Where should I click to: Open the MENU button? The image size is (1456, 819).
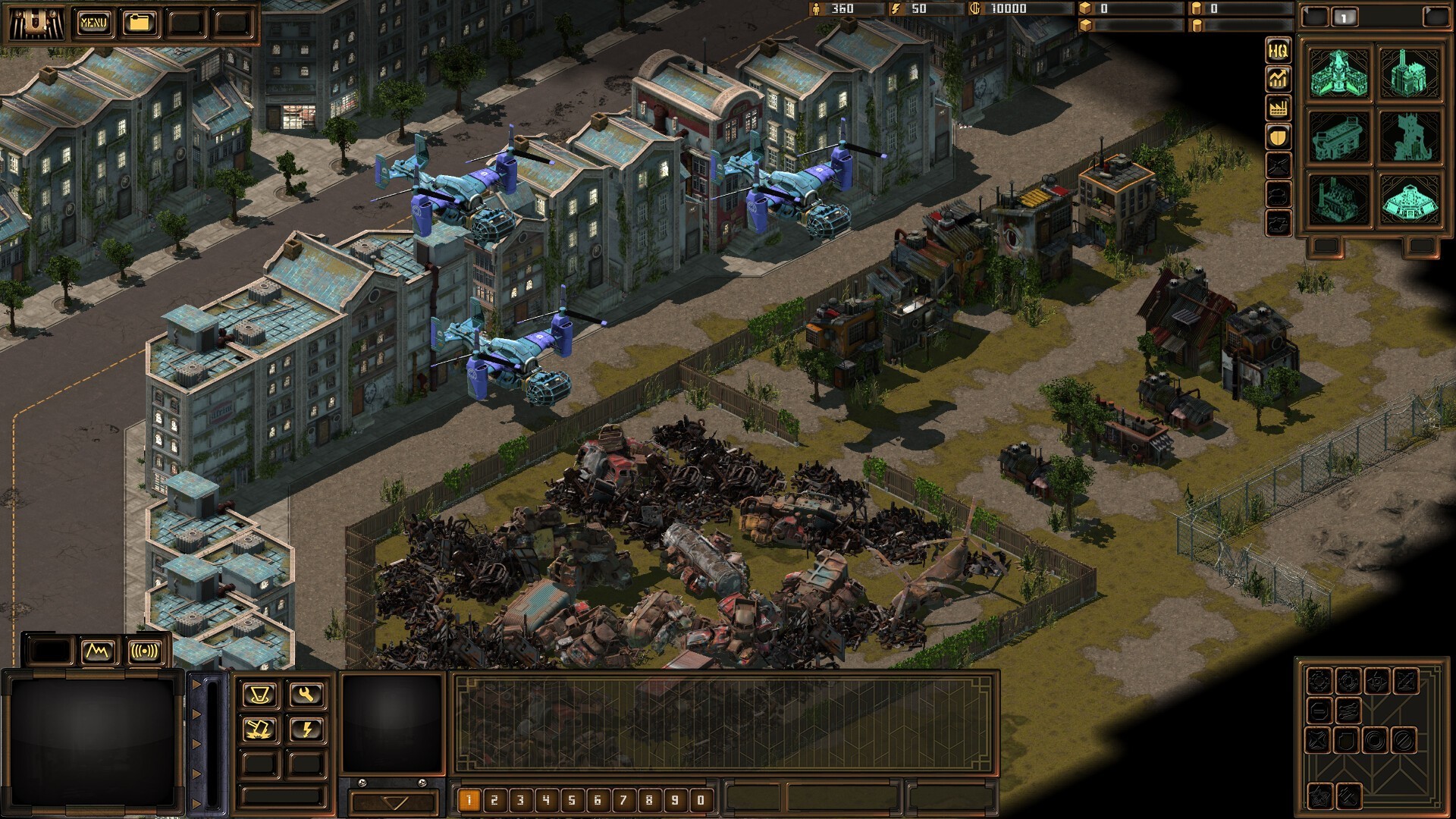click(93, 23)
